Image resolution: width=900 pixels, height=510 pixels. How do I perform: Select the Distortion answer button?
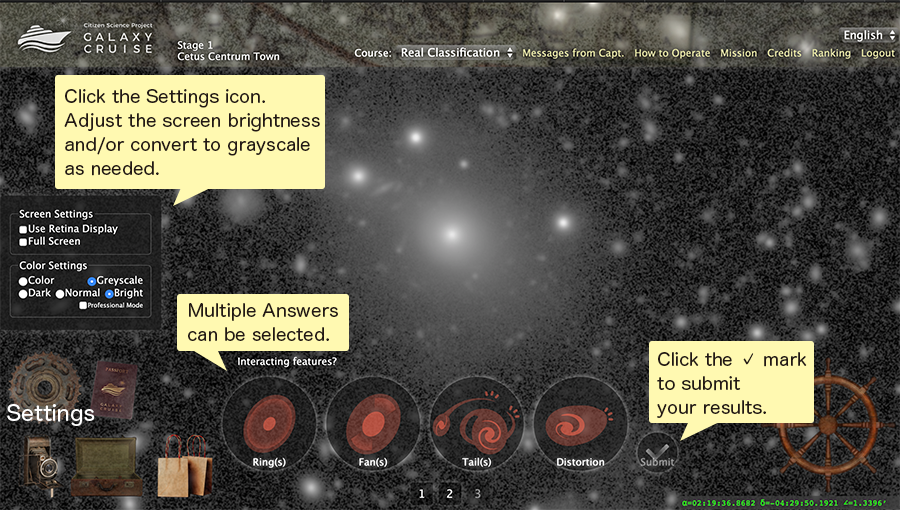(x=581, y=424)
